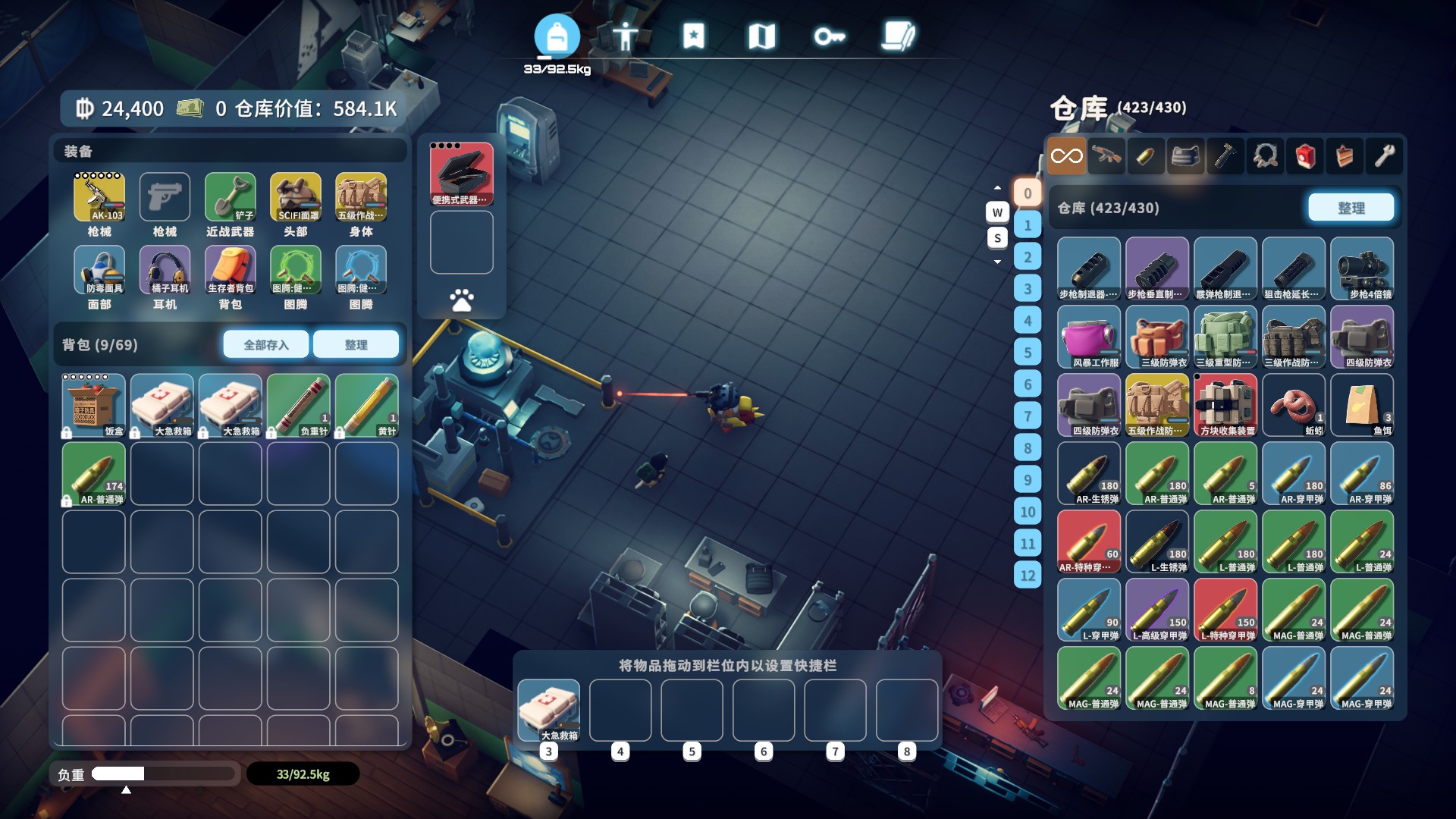The width and height of the screenshot is (1456, 819).
Task: Open the character tab at top
Action: point(625,36)
